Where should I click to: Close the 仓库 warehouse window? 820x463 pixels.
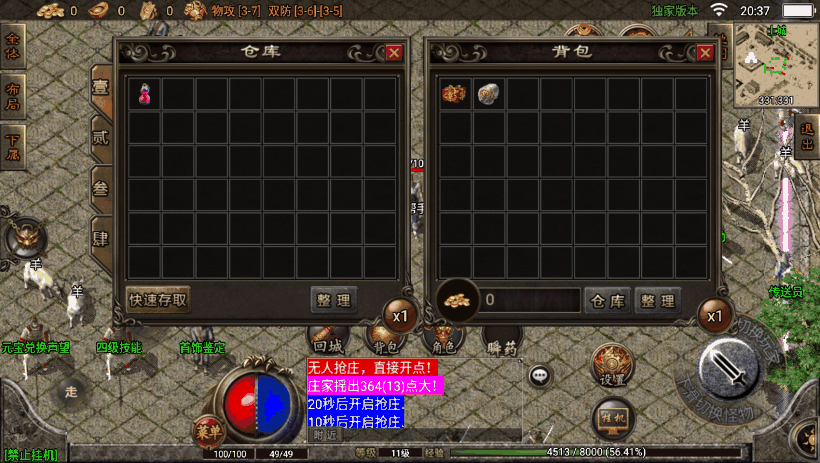pyautogui.click(x=394, y=53)
